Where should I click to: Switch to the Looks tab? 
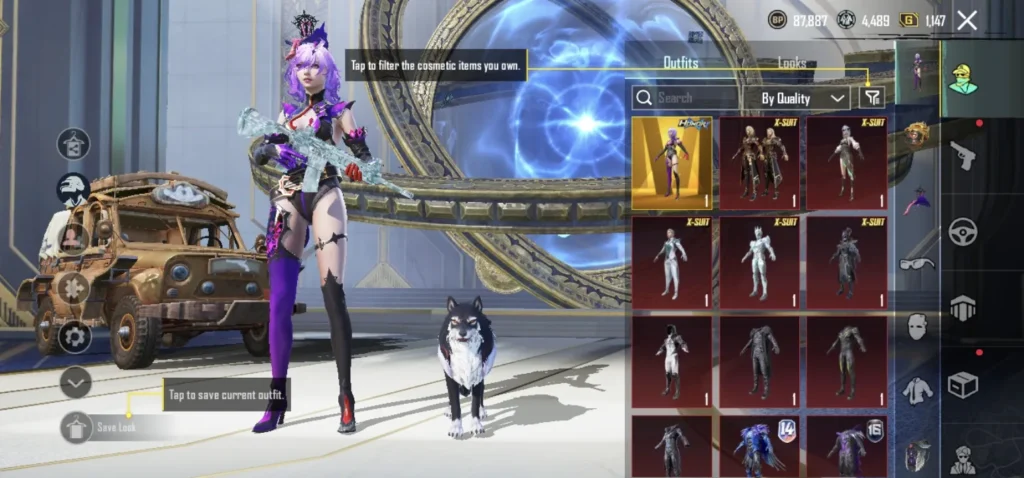[x=792, y=63]
